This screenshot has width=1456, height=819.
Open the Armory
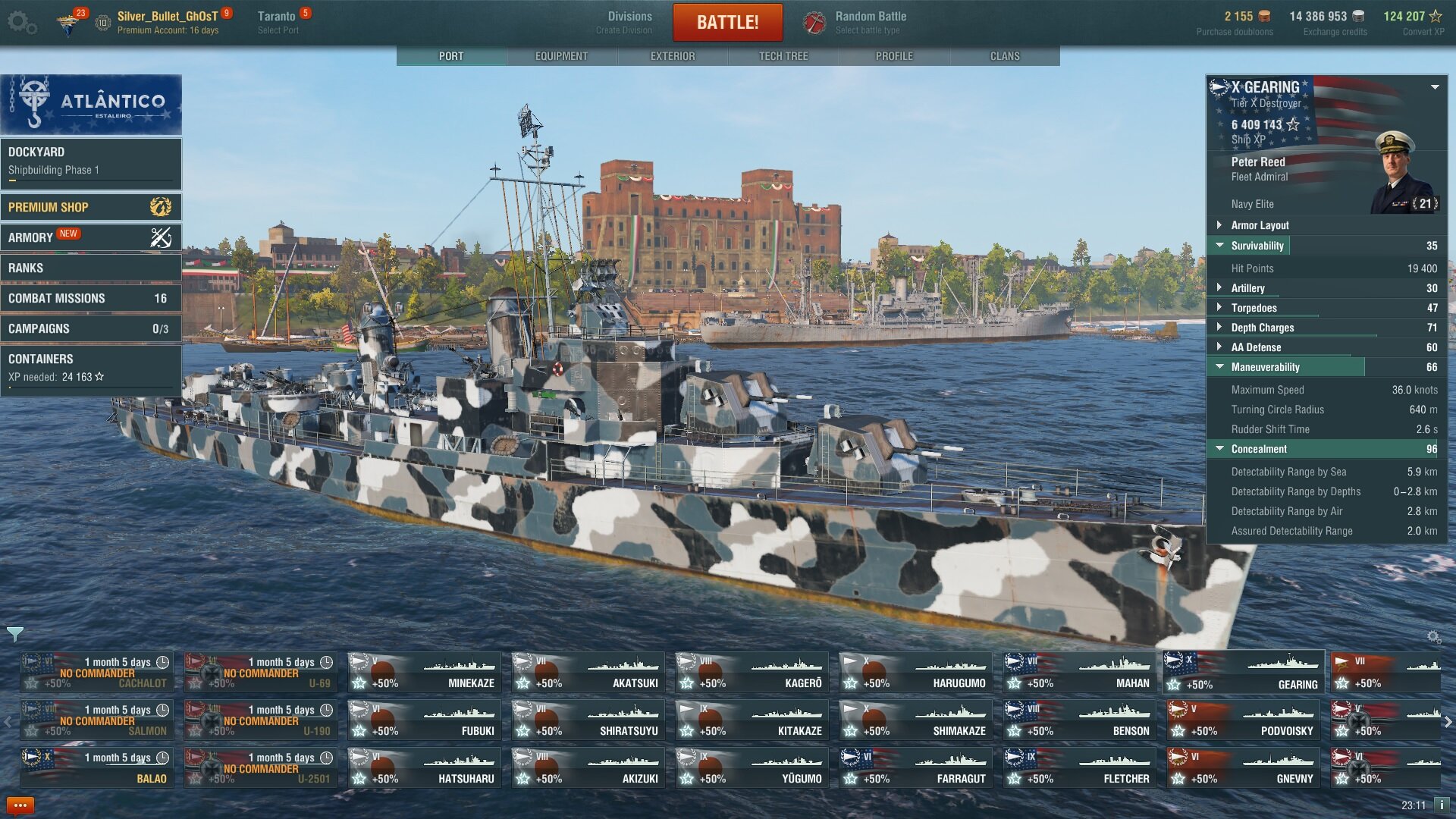91,237
